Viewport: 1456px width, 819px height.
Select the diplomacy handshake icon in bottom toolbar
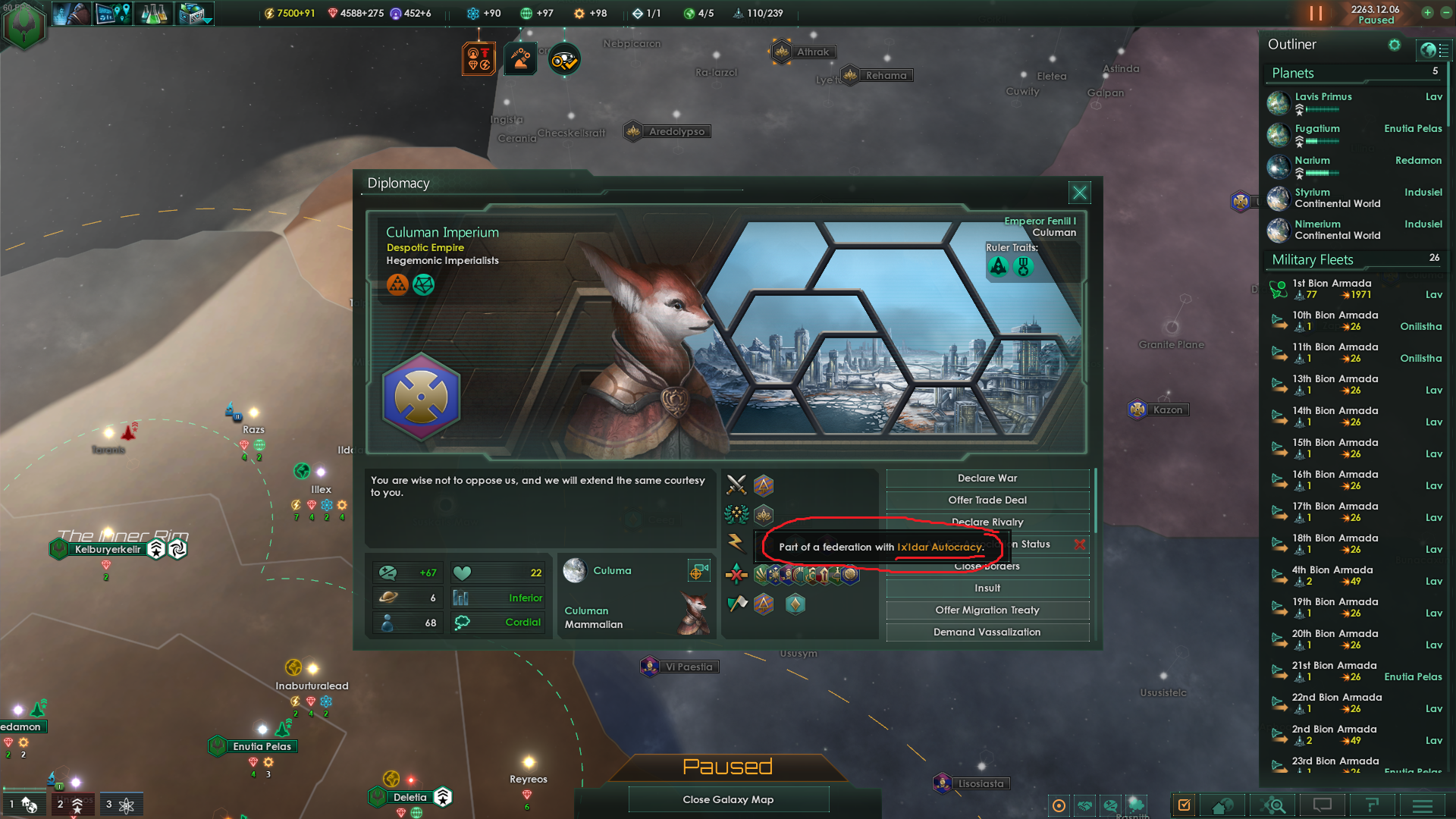[x=1084, y=805]
